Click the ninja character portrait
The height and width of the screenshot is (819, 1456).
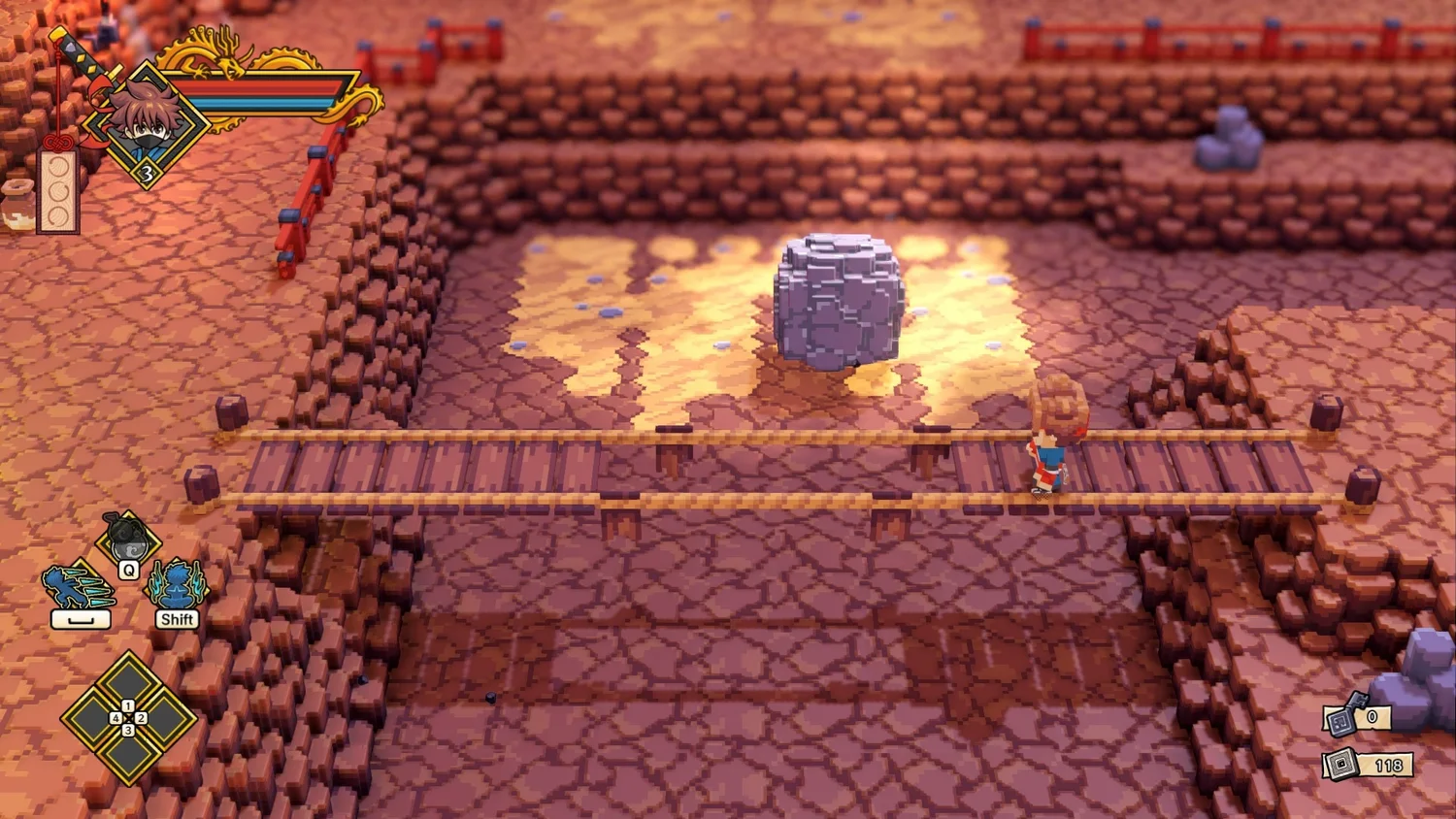pos(146,124)
